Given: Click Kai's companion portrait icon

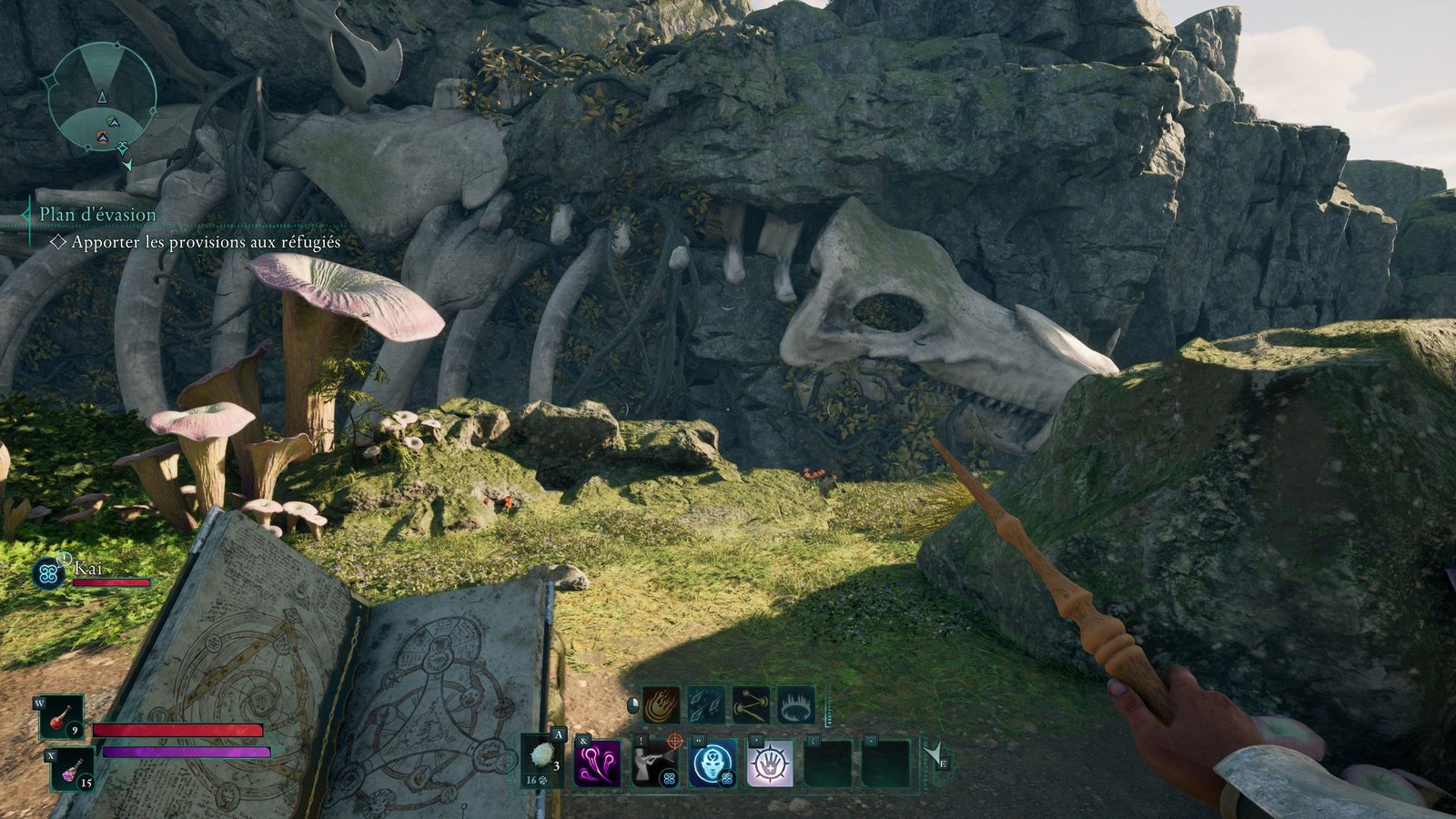Looking at the screenshot, I should click(47, 573).
